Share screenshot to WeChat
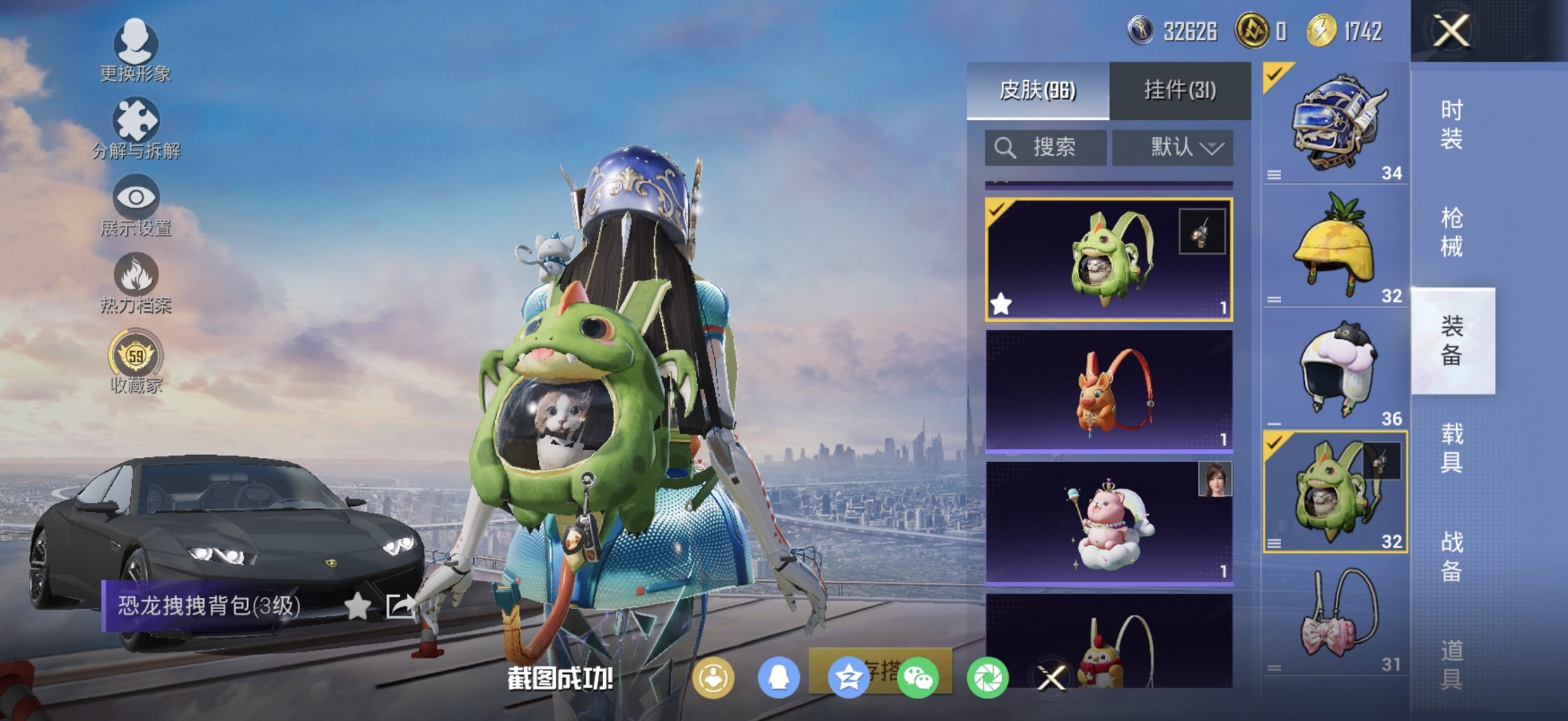Image resolution: width=1568 pixels, height=721 pixels. (x=918, y=678)
